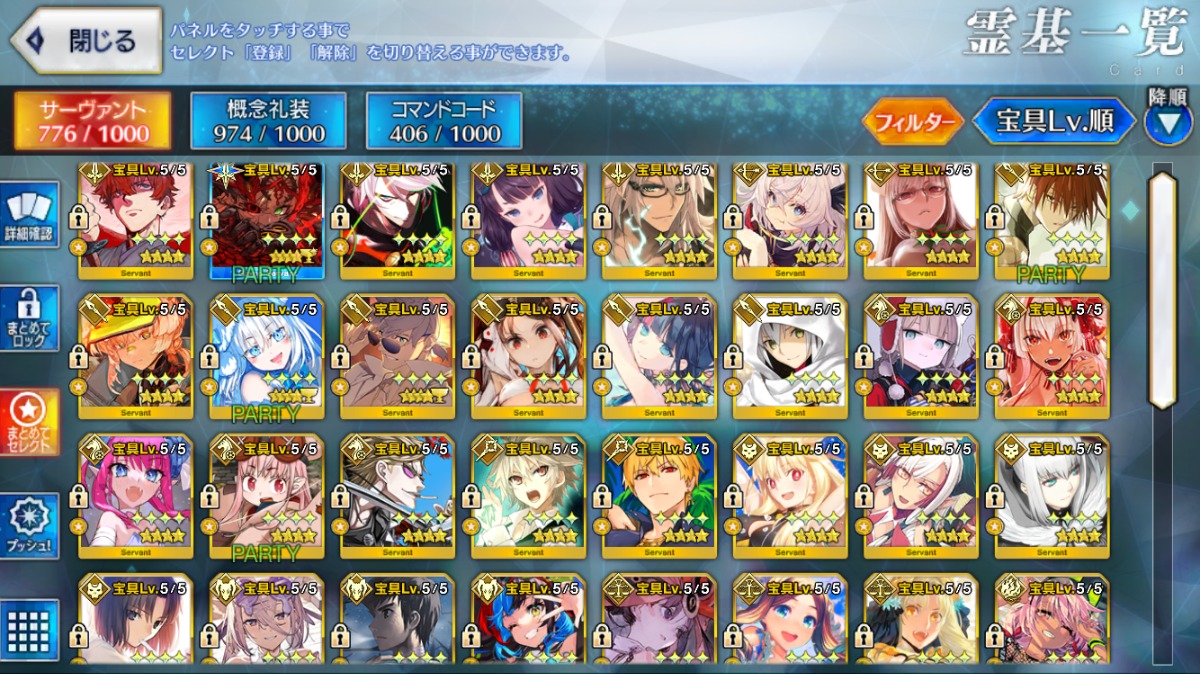Show the コマンドコード tab

pos(444,121)
